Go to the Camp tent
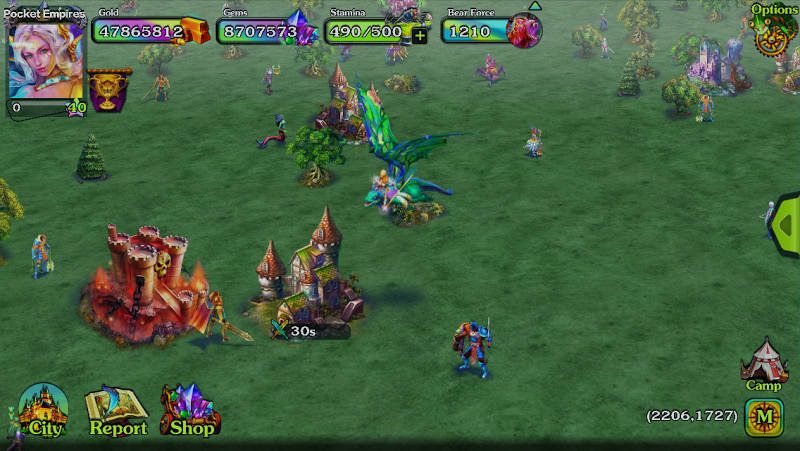 [x=764, y=363]
